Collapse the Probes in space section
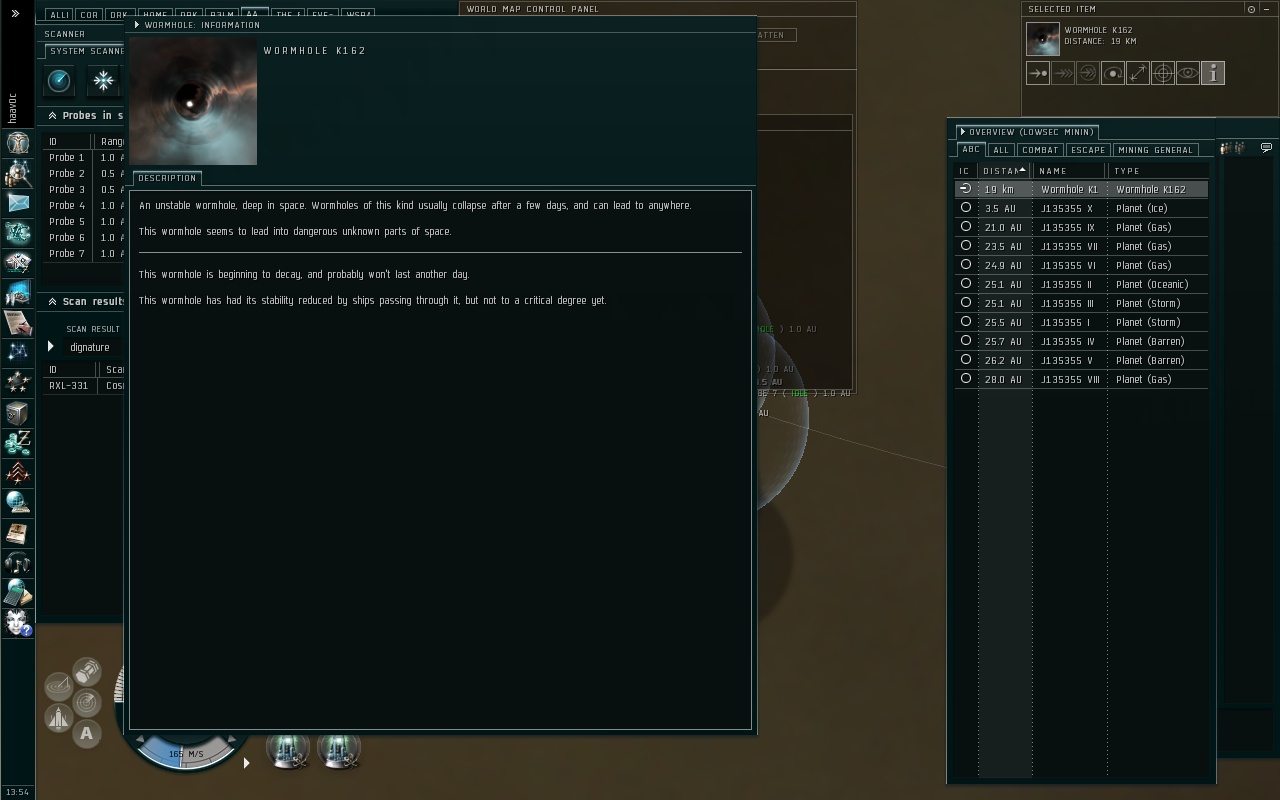The image size is (1280, 800). pyautogui.click(x=52, y=116)
